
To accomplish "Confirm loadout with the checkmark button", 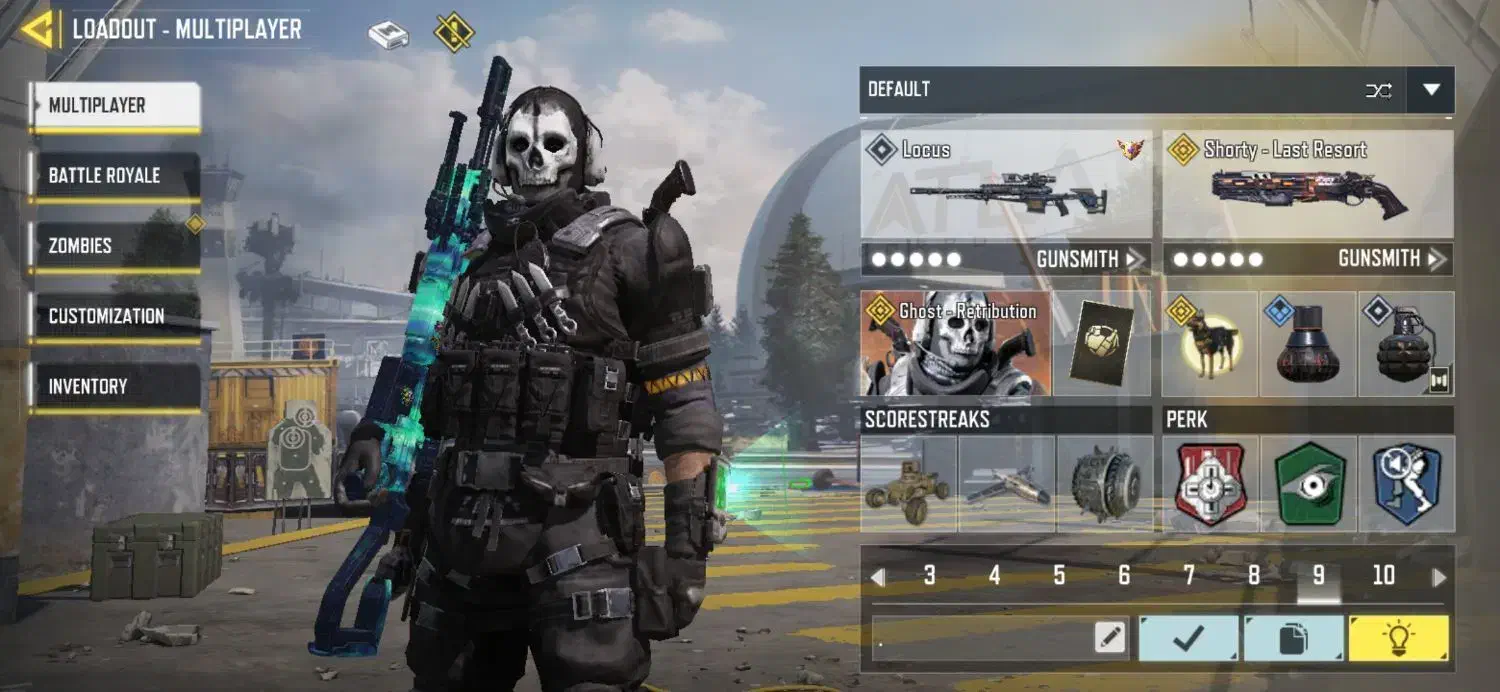I will pyautogui.click(x=1189, y=638).
